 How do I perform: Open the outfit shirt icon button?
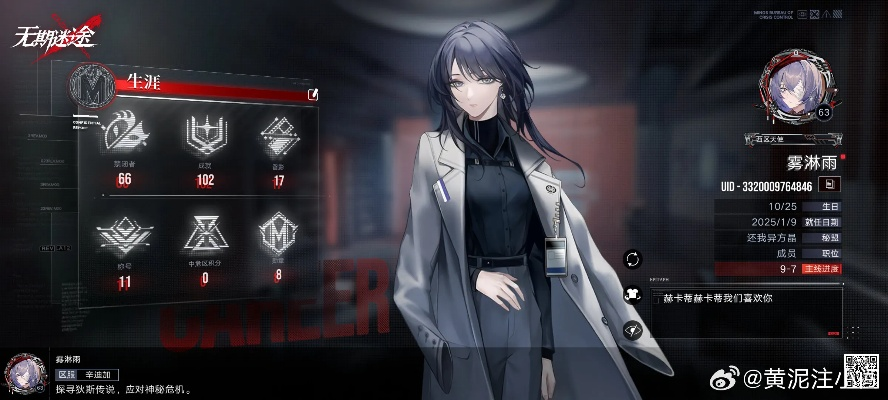coord(632,294)
